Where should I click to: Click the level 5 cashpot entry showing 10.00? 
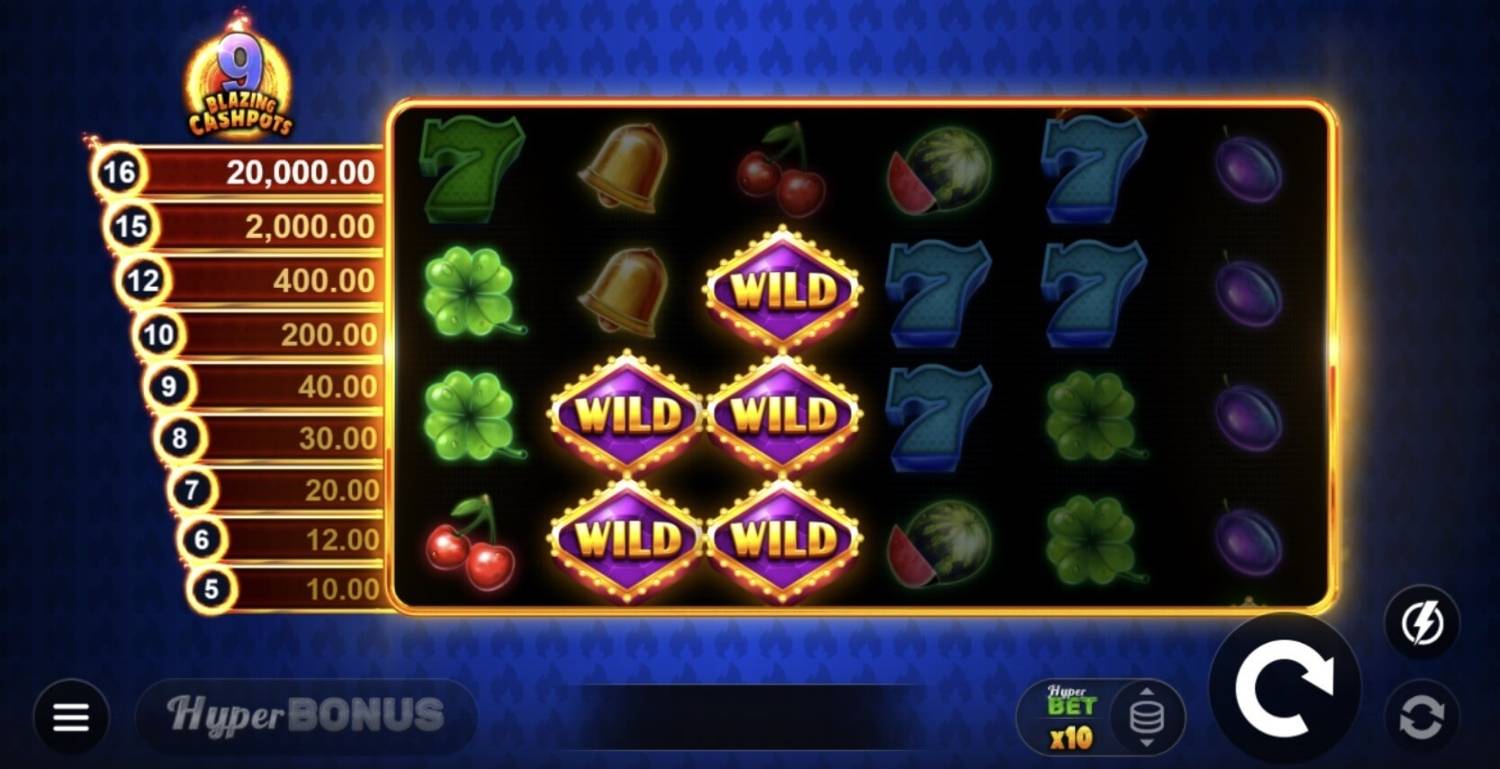click(290, 592)
